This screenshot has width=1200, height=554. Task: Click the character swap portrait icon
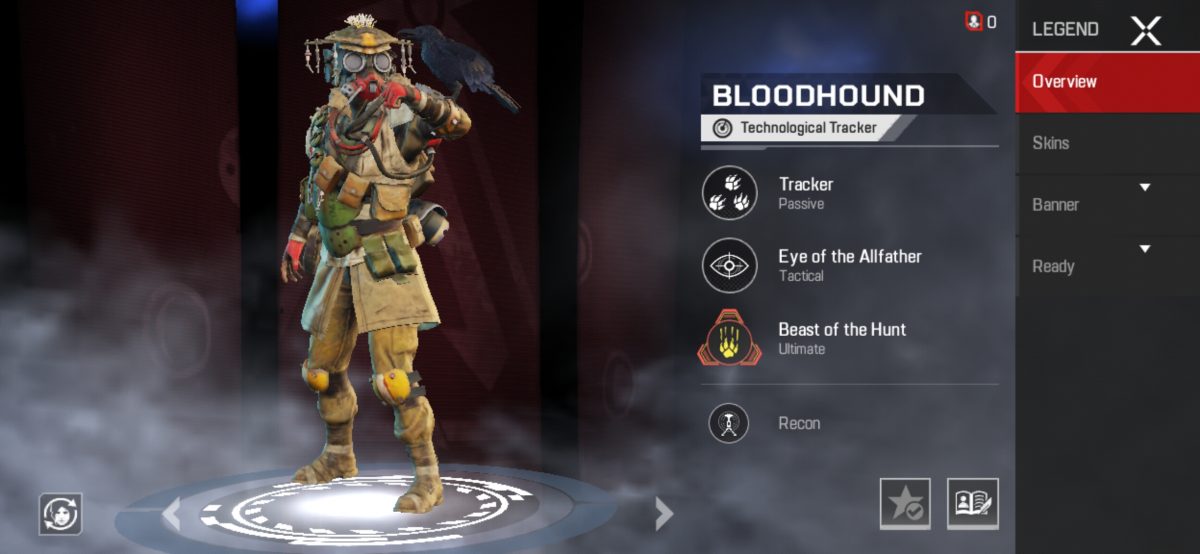click(x=60, y=514)
